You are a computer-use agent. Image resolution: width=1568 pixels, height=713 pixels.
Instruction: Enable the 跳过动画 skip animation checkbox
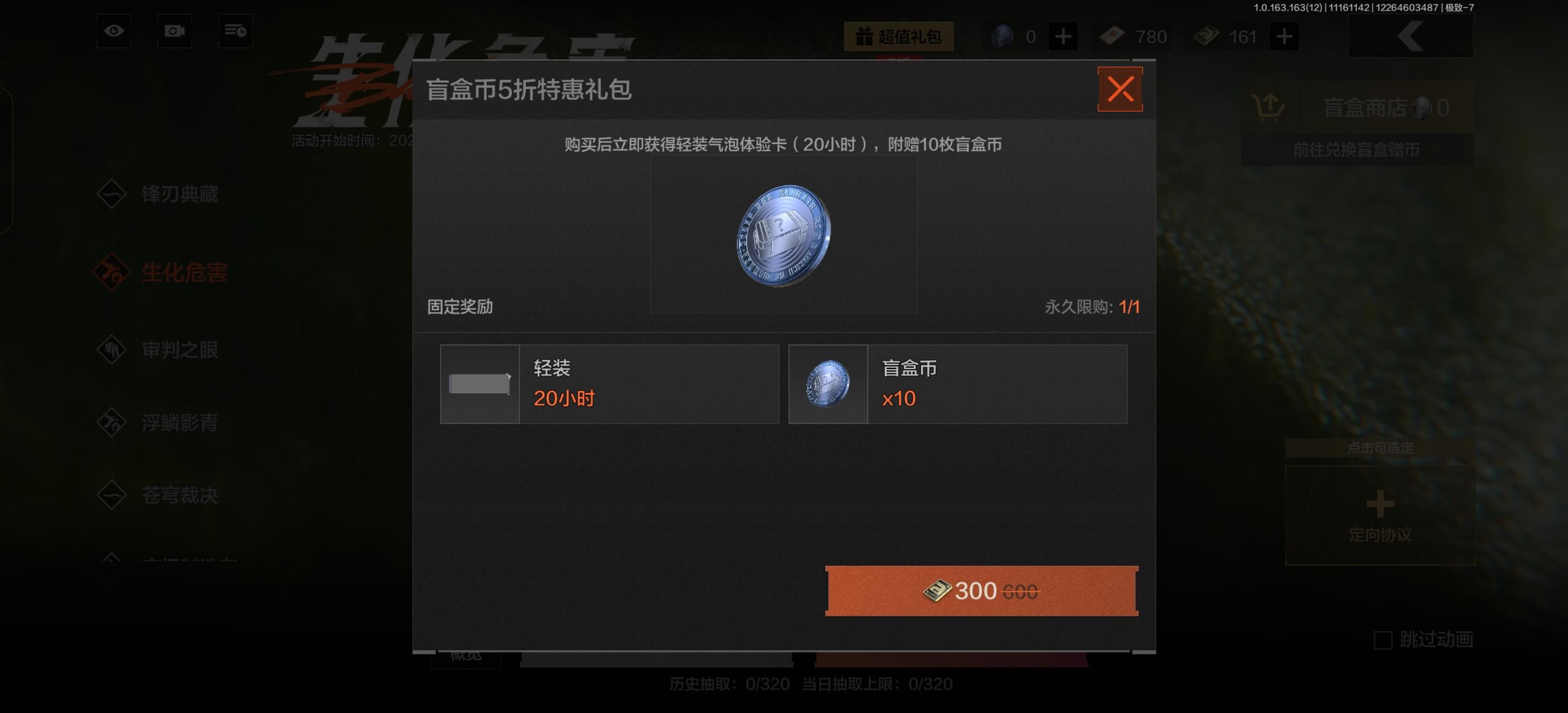pos(1382,639)
